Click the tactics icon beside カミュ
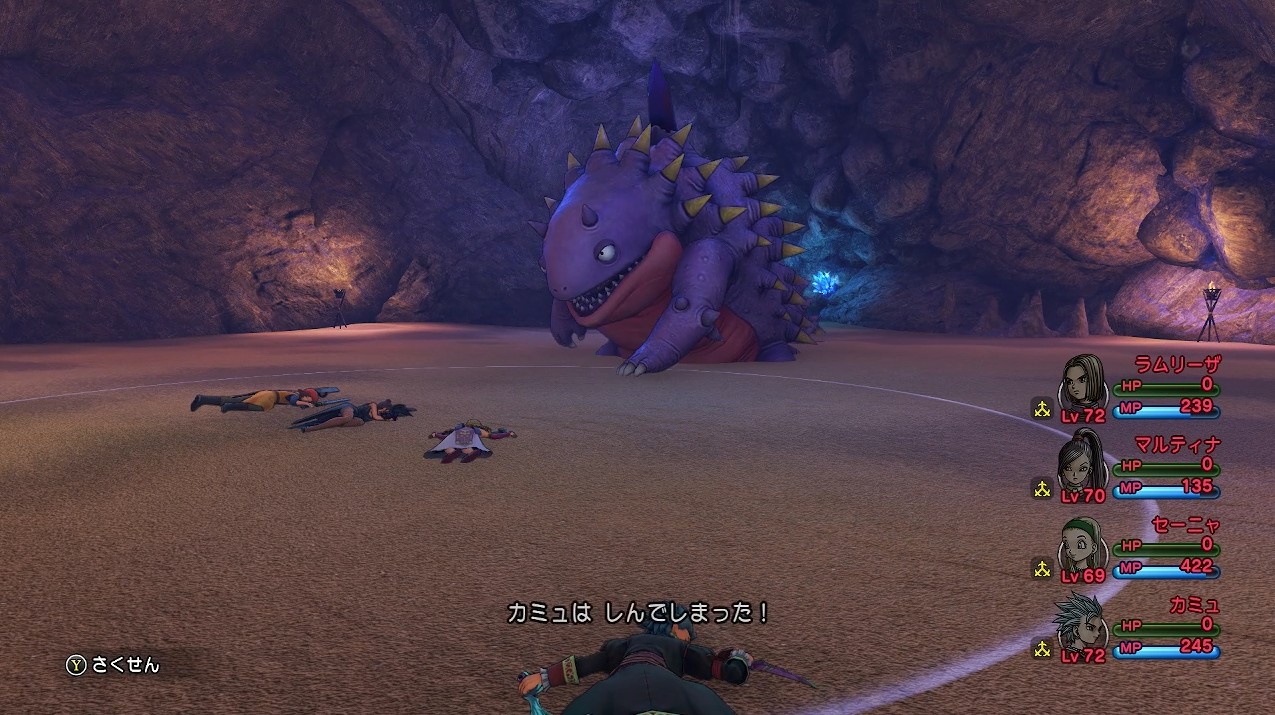This screenshot has height=715, width=1275. pyautogui.click(x=1042, y=648)
